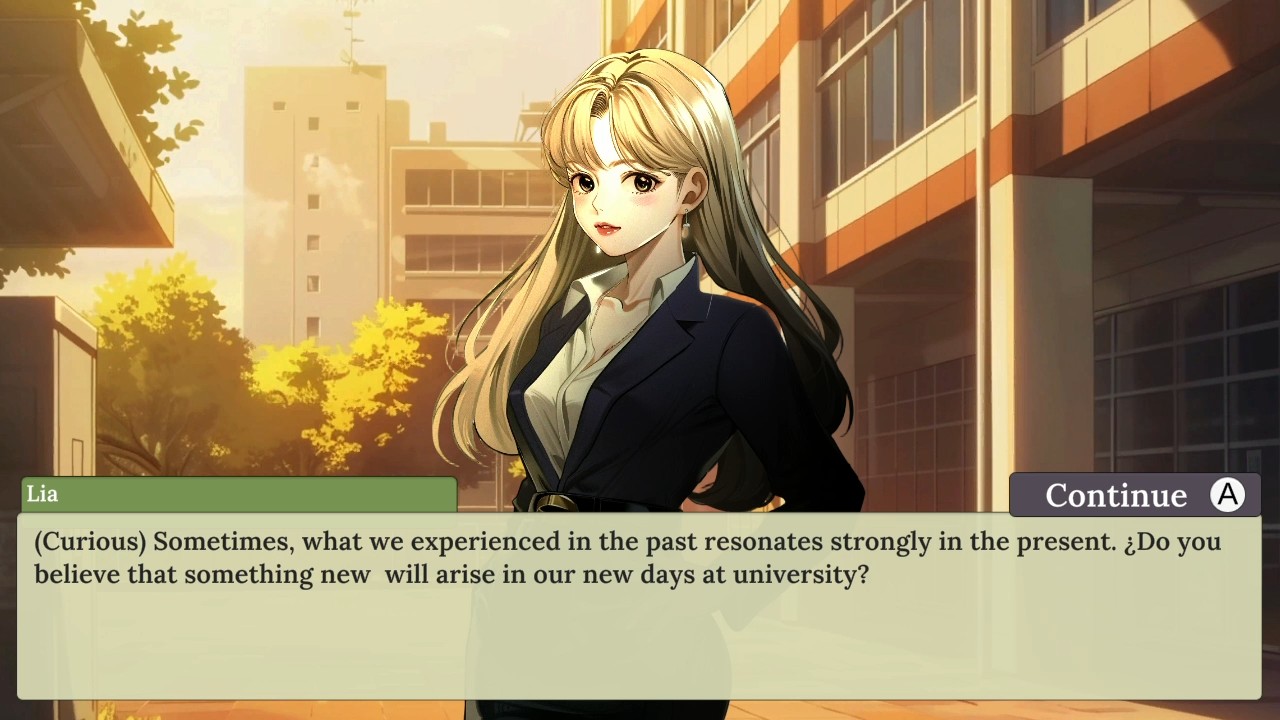Click the Continue prompt's dark rounded panel
Image resolution: width=1280 pixels, height=720 pixels.
coord(1133,494)
